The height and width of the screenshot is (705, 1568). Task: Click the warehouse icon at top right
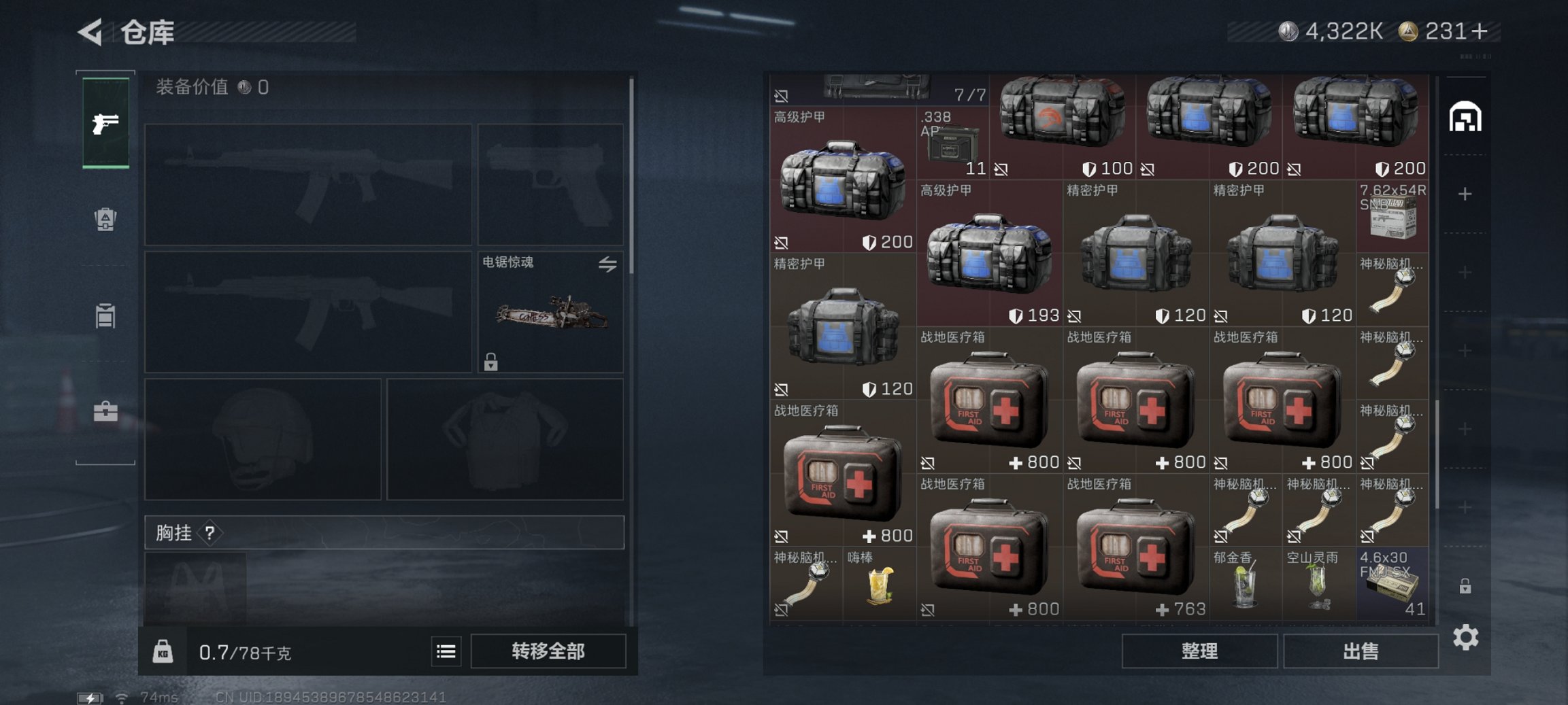(x=1467, y=116)
